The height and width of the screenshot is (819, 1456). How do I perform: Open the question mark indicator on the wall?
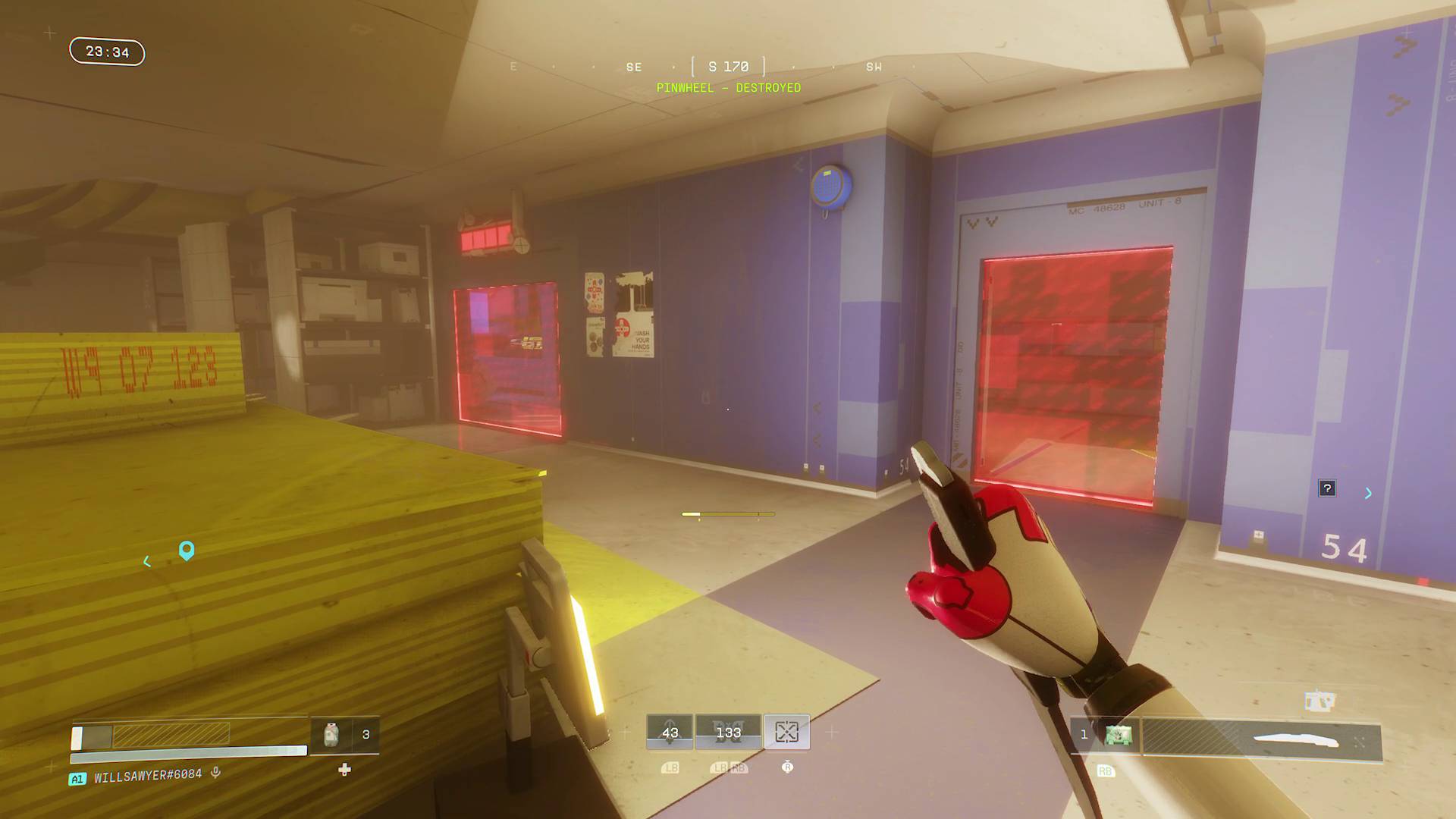point(1328,488)
